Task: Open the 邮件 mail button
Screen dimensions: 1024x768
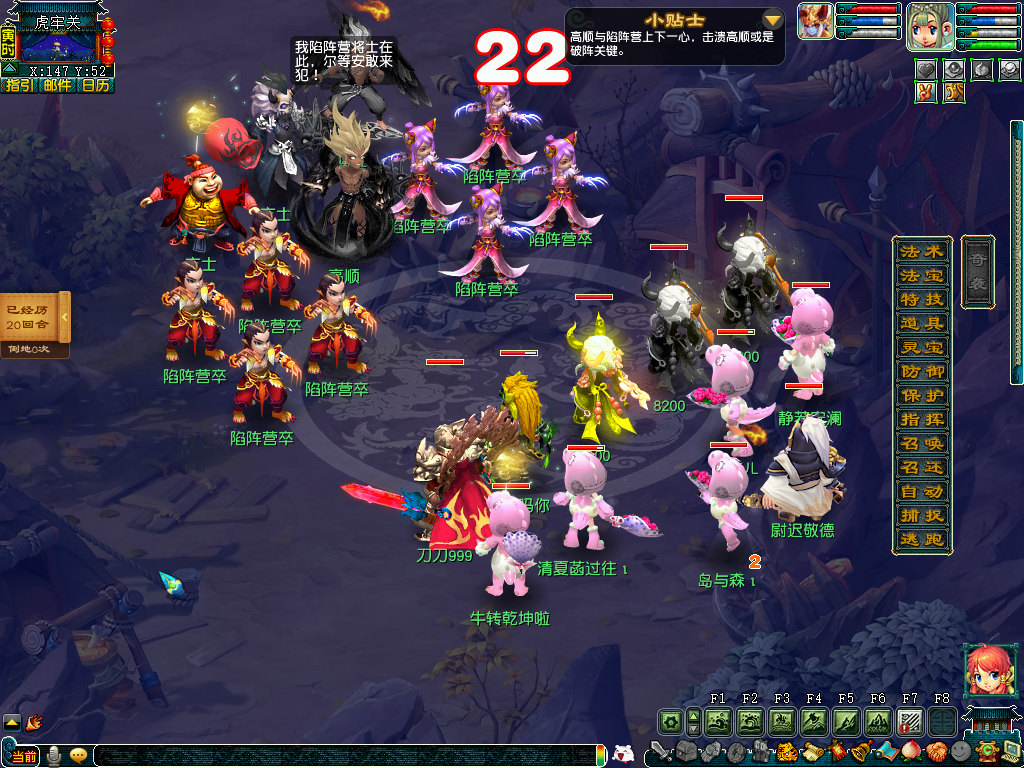Action: pos(57,86)
